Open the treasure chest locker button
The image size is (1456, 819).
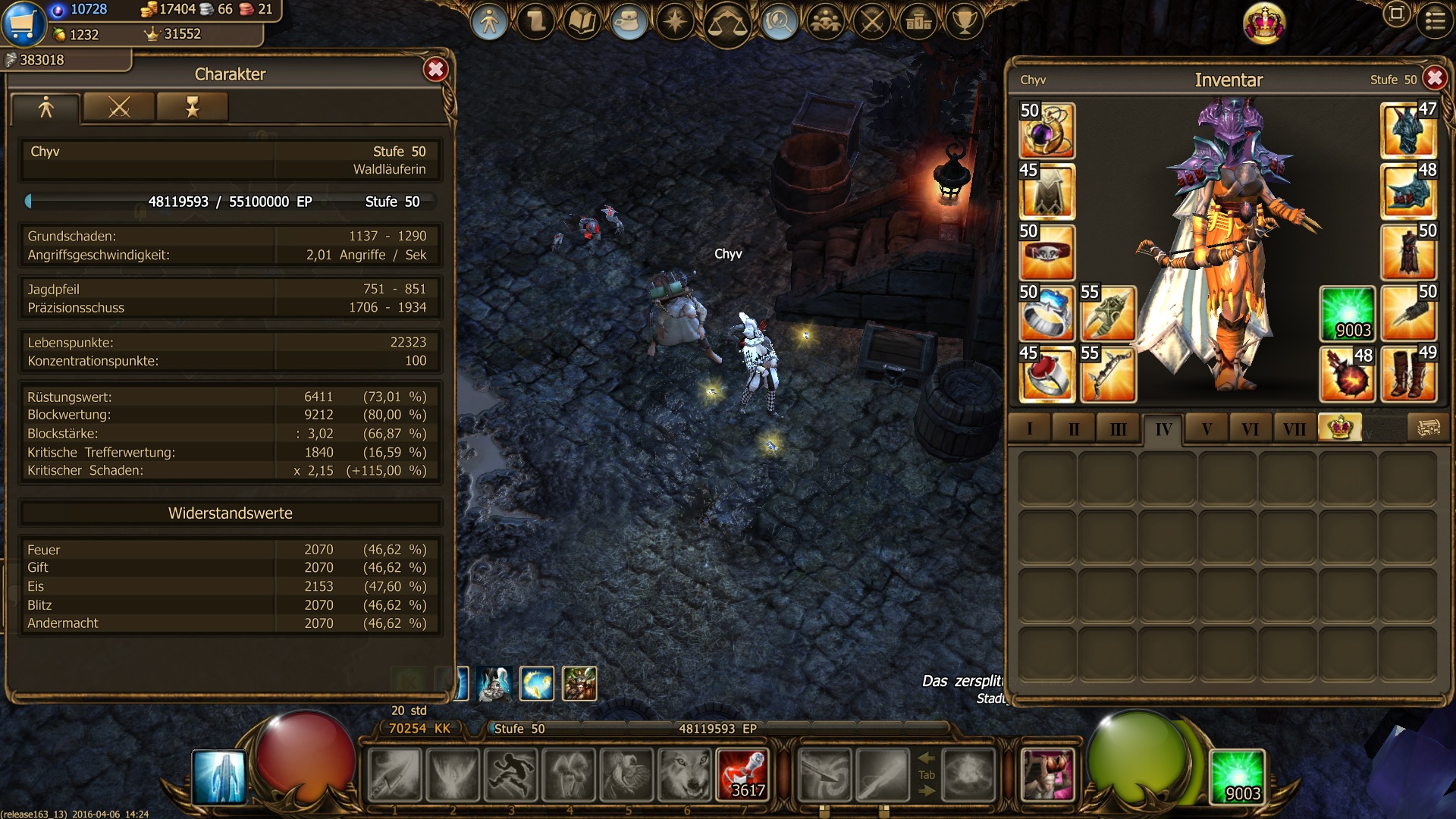click(x=1428, y=428)
